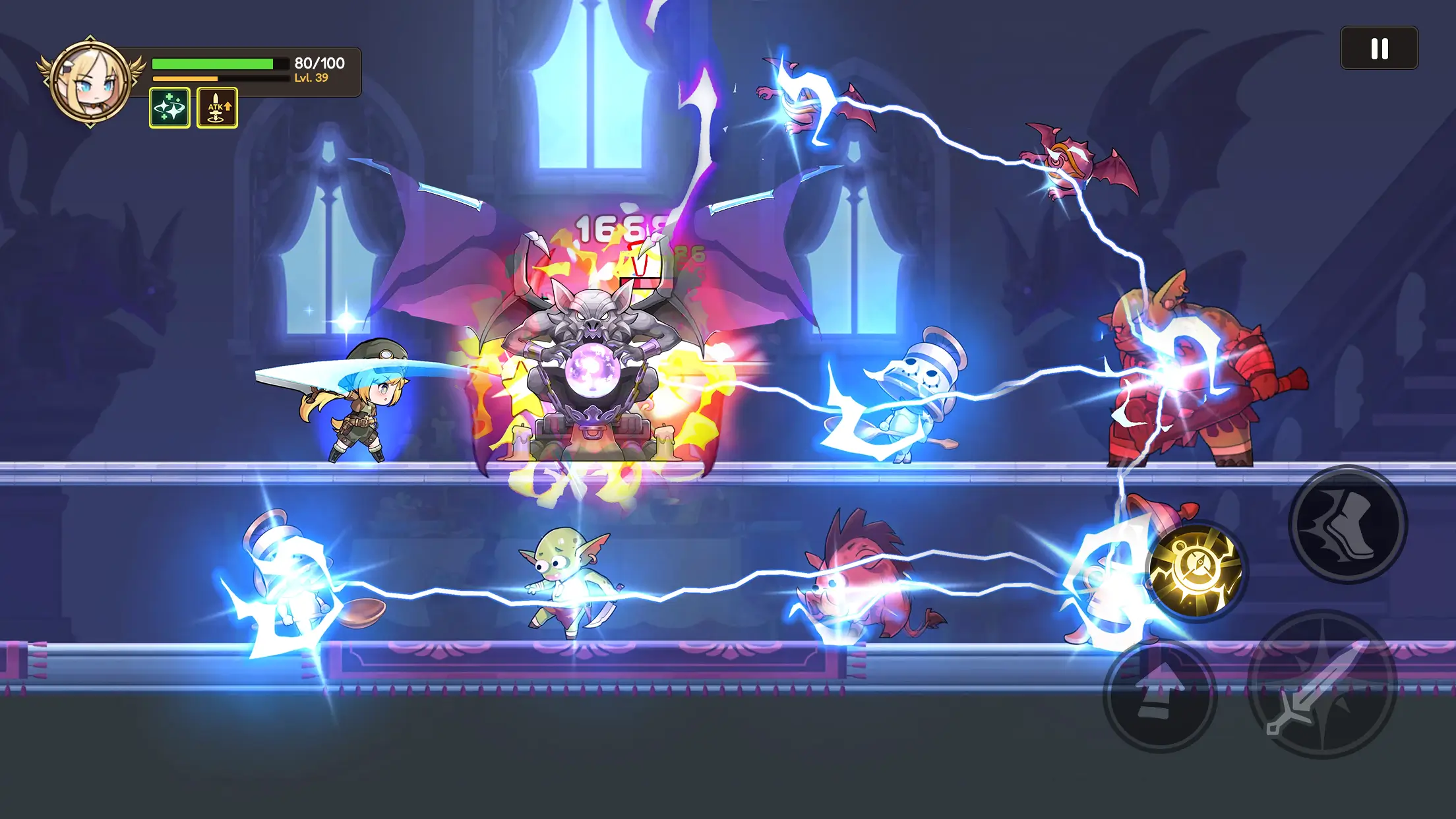1456x819 pixels.
Task: Inspect the green sparkle healing buff icon
Action: pyautogui.click(x=171, y=108)
